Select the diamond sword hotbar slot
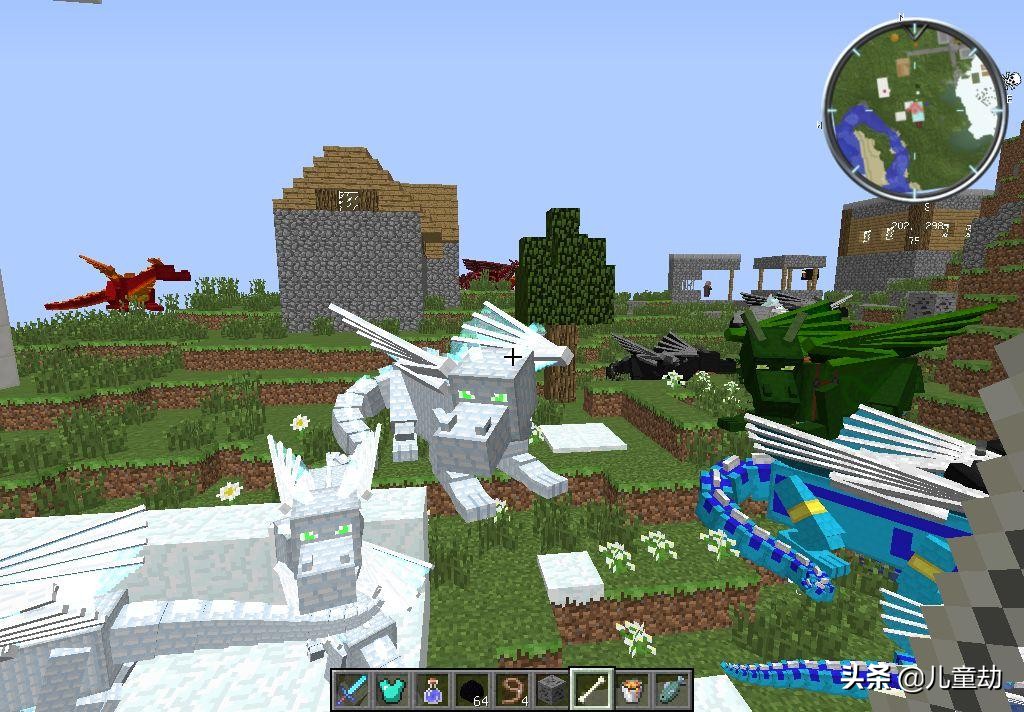 (x=351, y=689)
